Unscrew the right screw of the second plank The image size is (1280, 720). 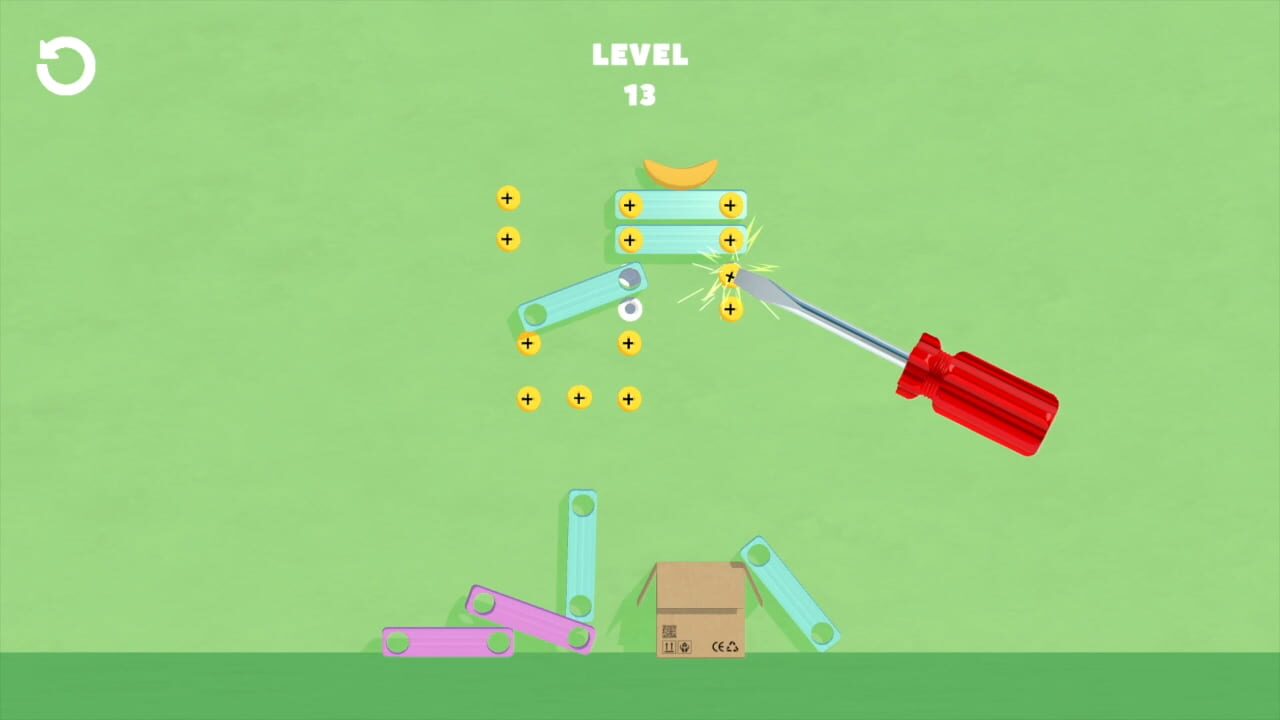tap(729, 240)
